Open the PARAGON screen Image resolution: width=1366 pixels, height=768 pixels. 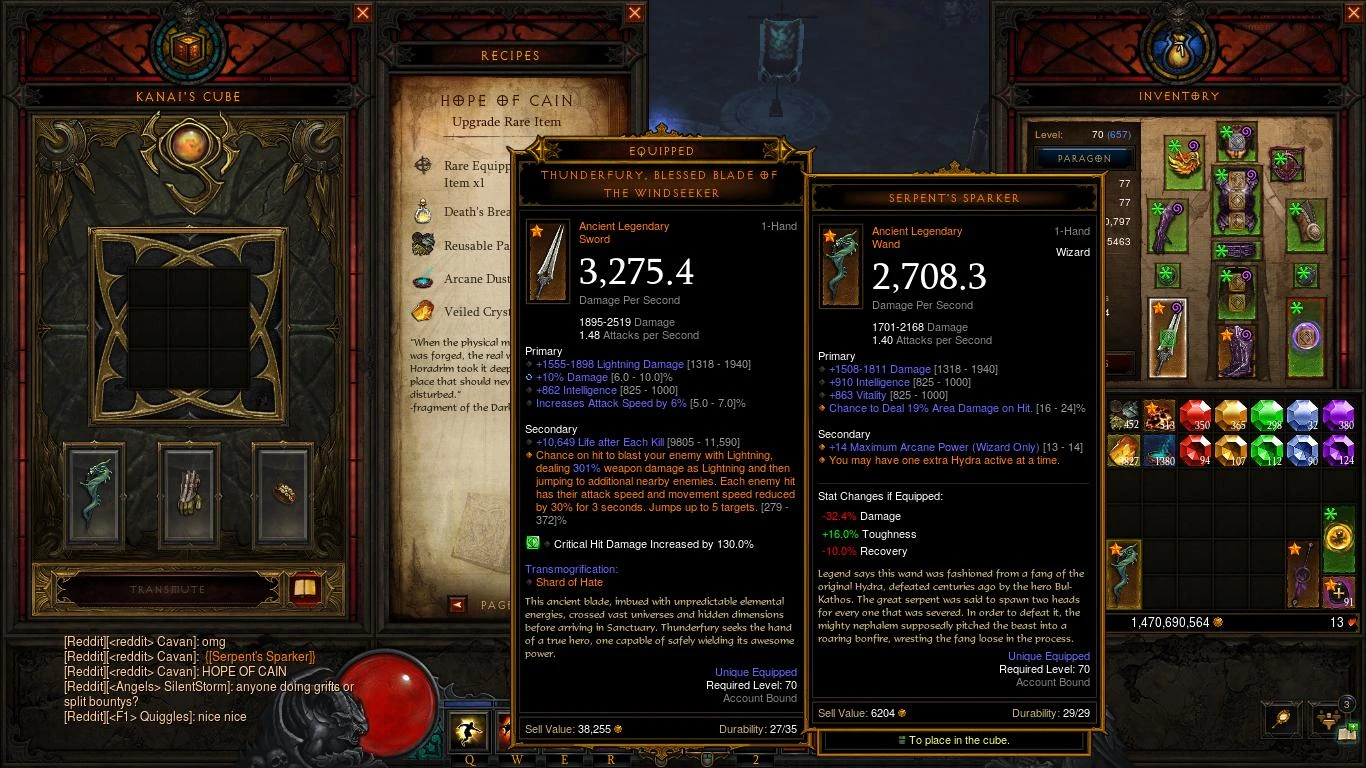click(1082, 158)
